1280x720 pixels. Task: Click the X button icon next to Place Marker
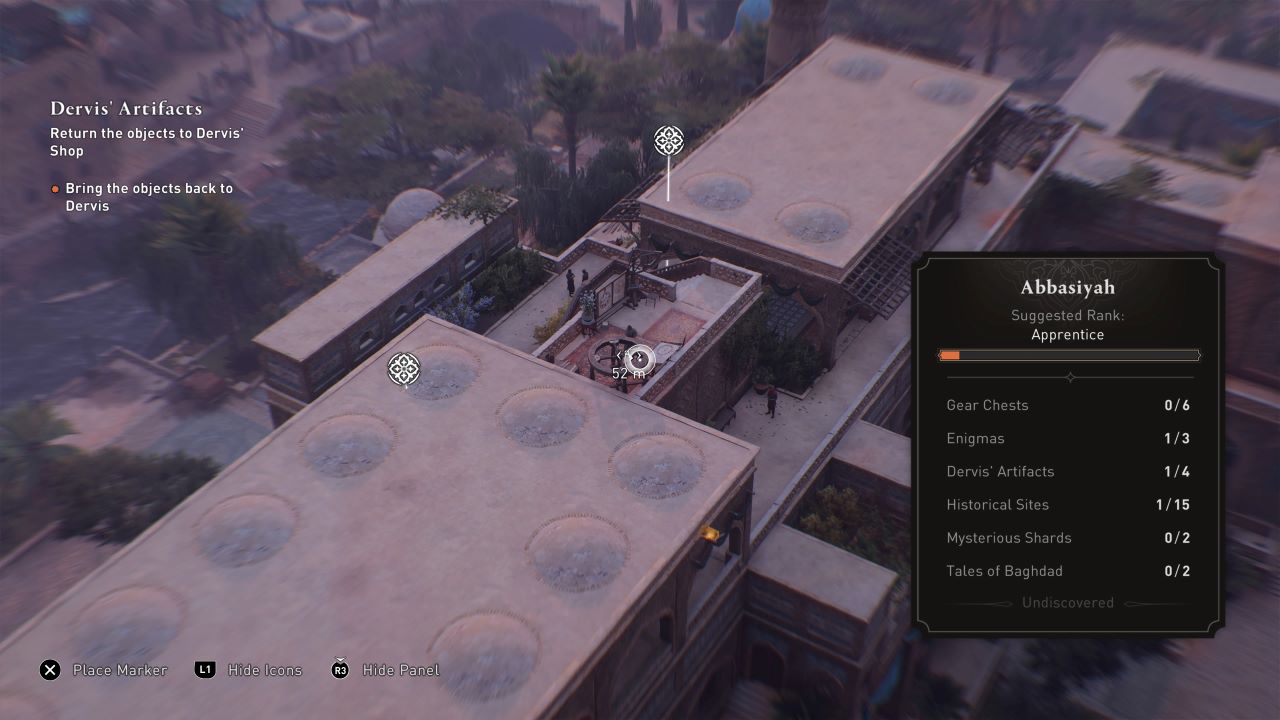(x=48, y=670)
